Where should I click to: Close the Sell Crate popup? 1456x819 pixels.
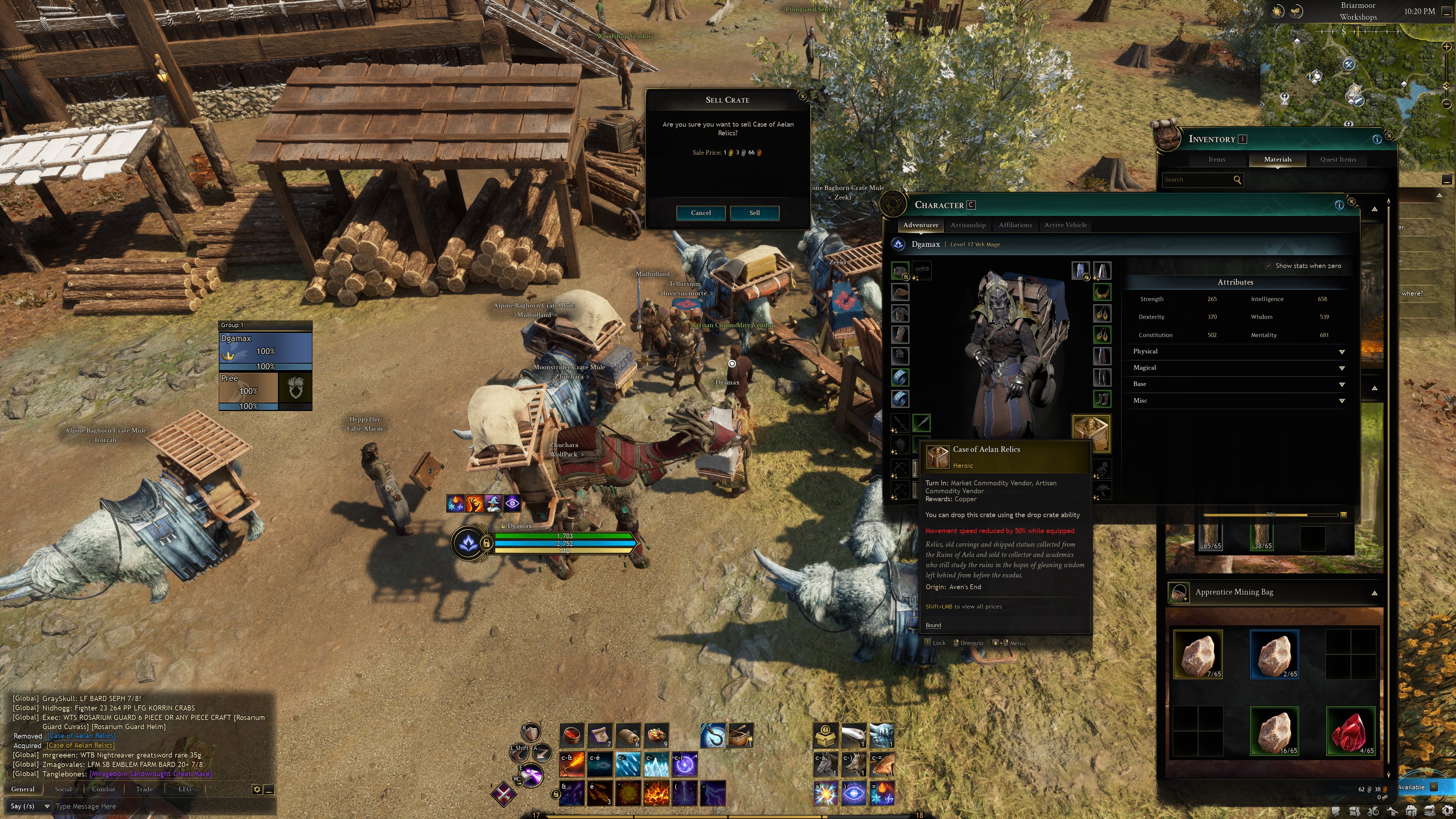click(x=803, y=97)
